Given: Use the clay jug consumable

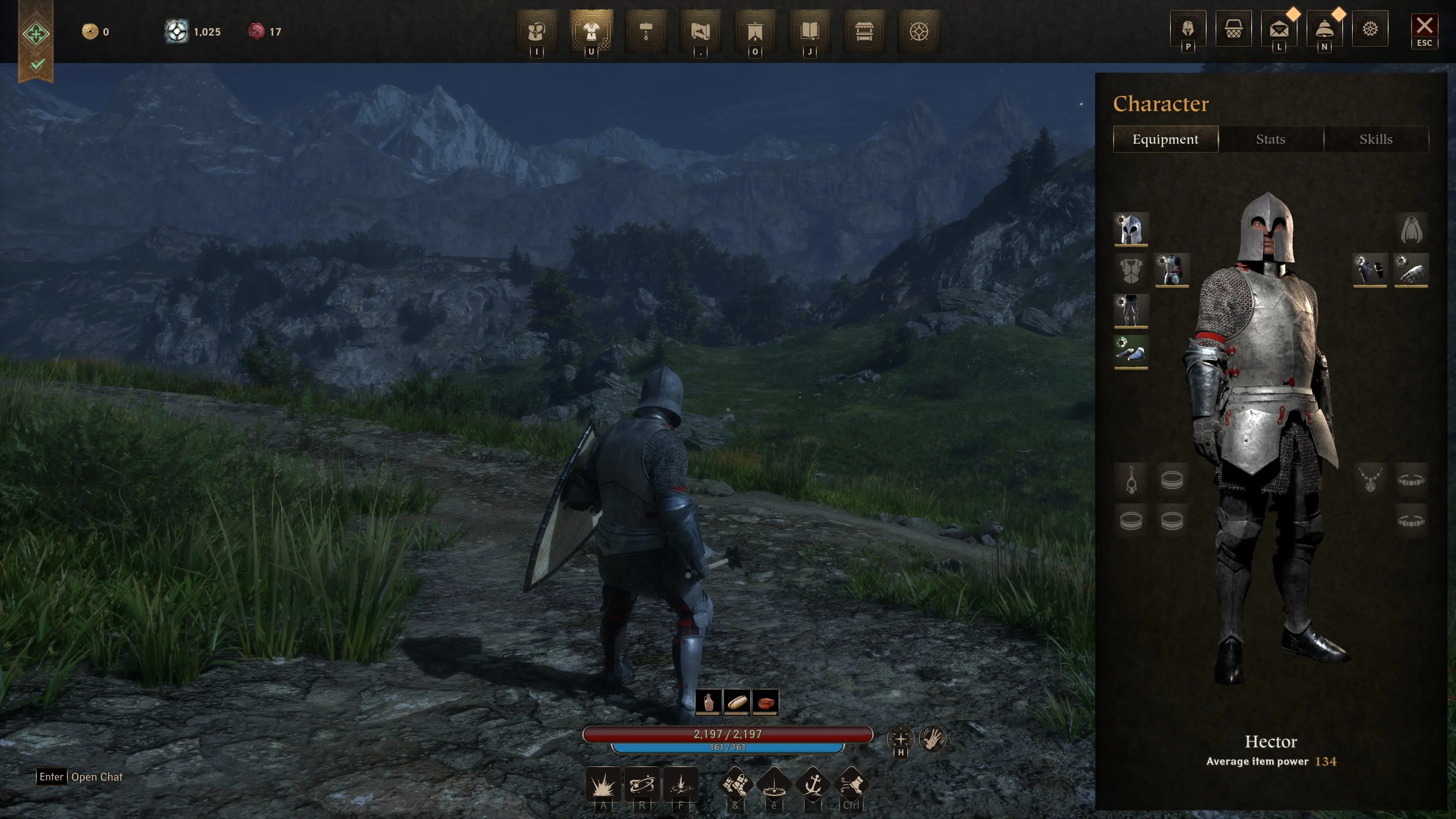Looking at the screenshot, I should 708,703.
